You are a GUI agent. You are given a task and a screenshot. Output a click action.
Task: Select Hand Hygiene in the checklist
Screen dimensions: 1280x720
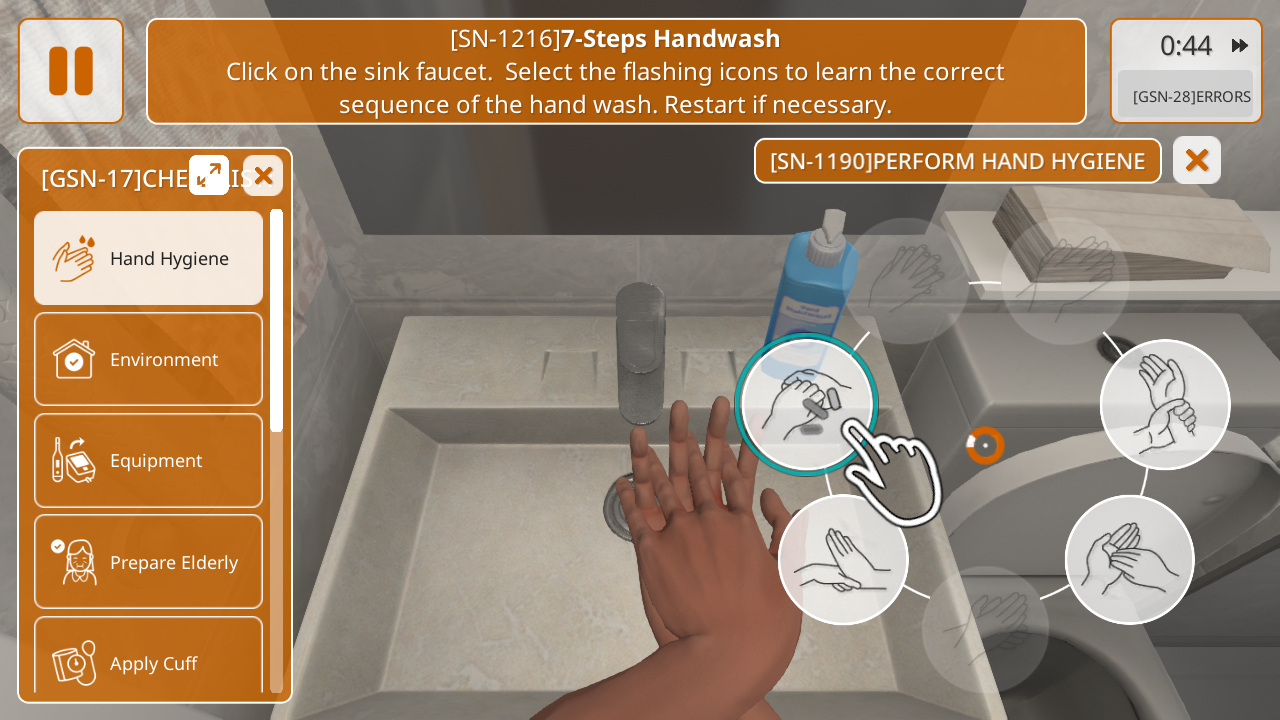[x=149, y=258]
